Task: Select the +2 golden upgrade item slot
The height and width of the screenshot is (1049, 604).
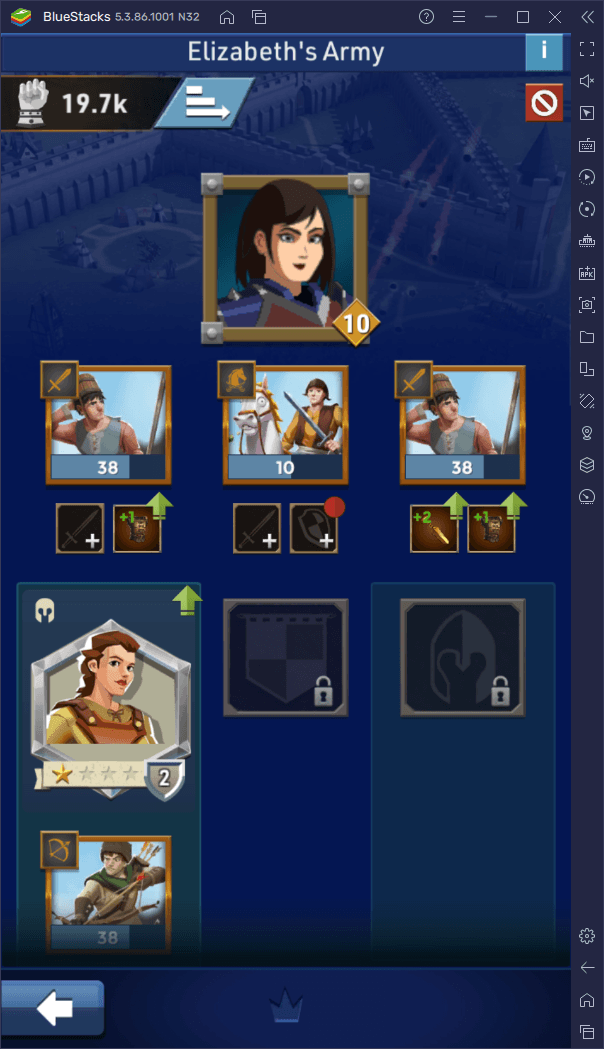Action: click(x=434, y=529)
